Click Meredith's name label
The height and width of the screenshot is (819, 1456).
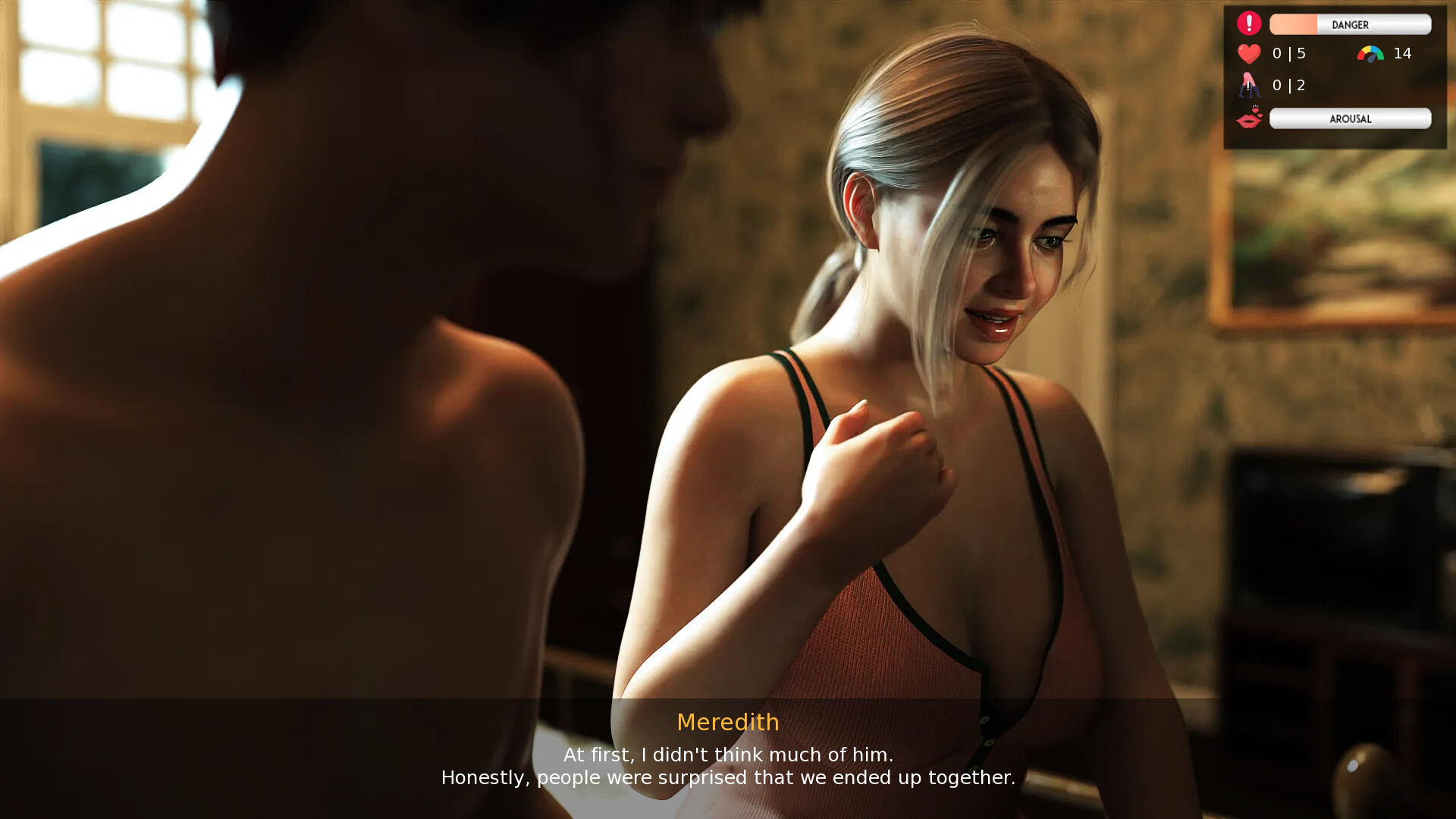[727, 723]
